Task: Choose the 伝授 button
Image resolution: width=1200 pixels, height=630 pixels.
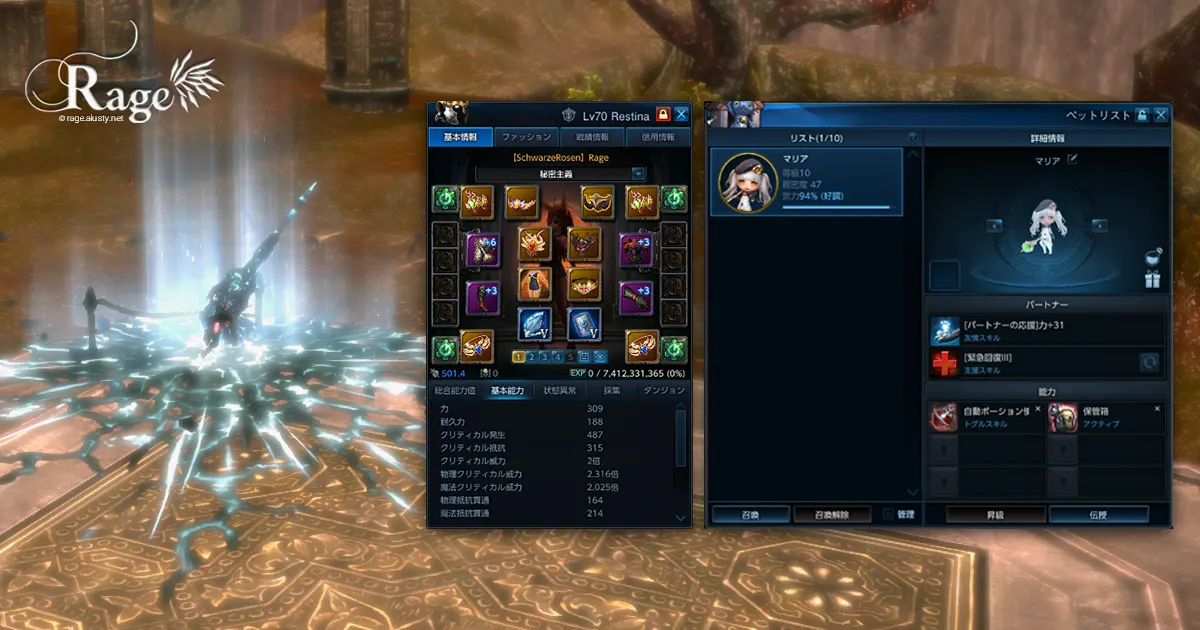Action: [x=1098, y=515]
